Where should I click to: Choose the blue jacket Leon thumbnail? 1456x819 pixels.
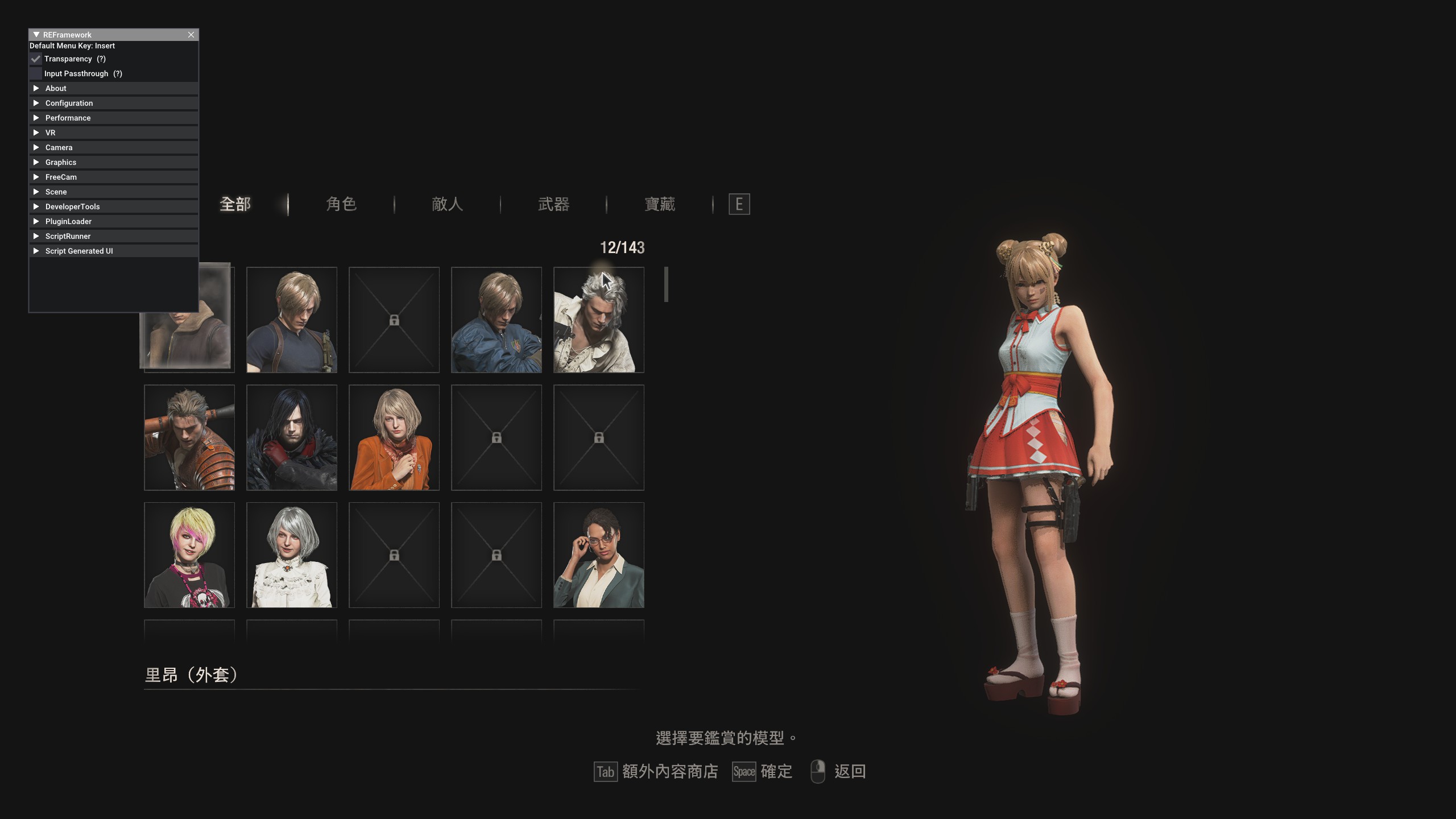point(496,320)
